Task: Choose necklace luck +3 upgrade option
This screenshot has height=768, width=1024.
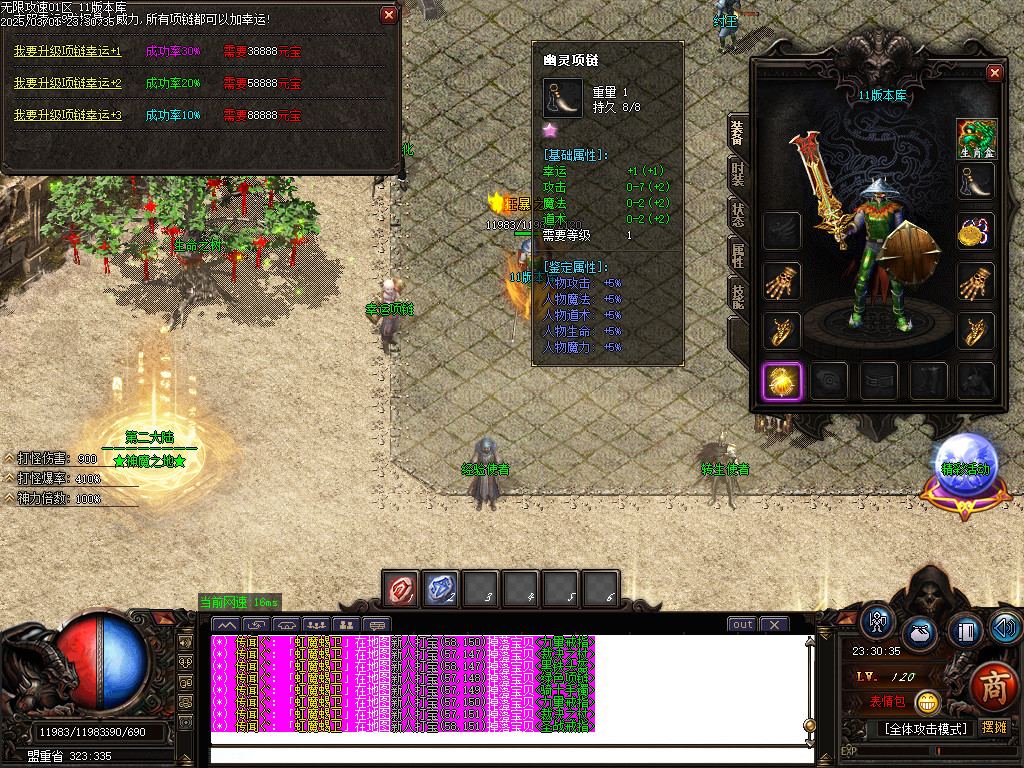Action: tap(67, 115)
